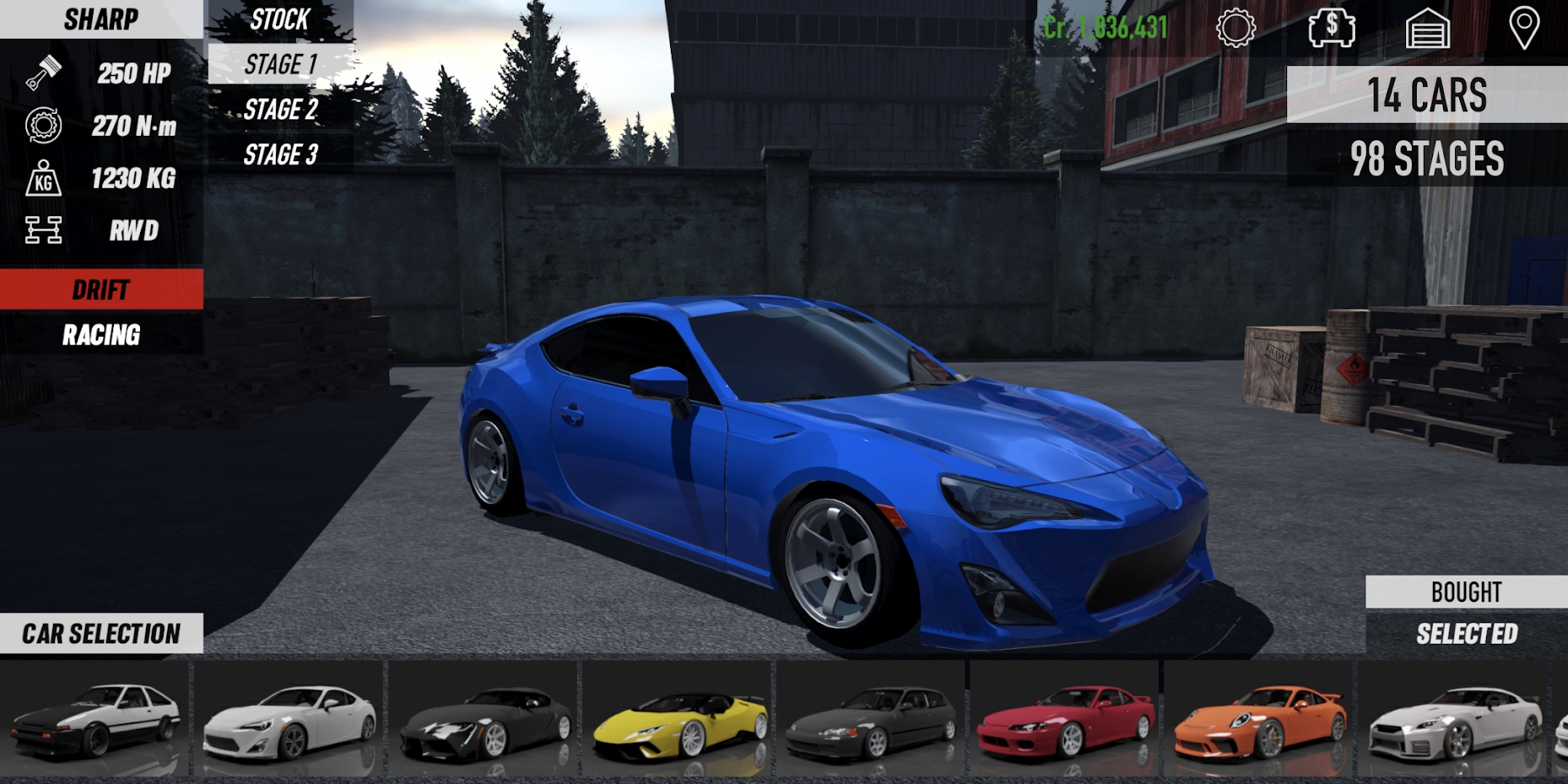1568x784 pixels.
Task: Click the map location pin icon
Action: [1524, 29]
